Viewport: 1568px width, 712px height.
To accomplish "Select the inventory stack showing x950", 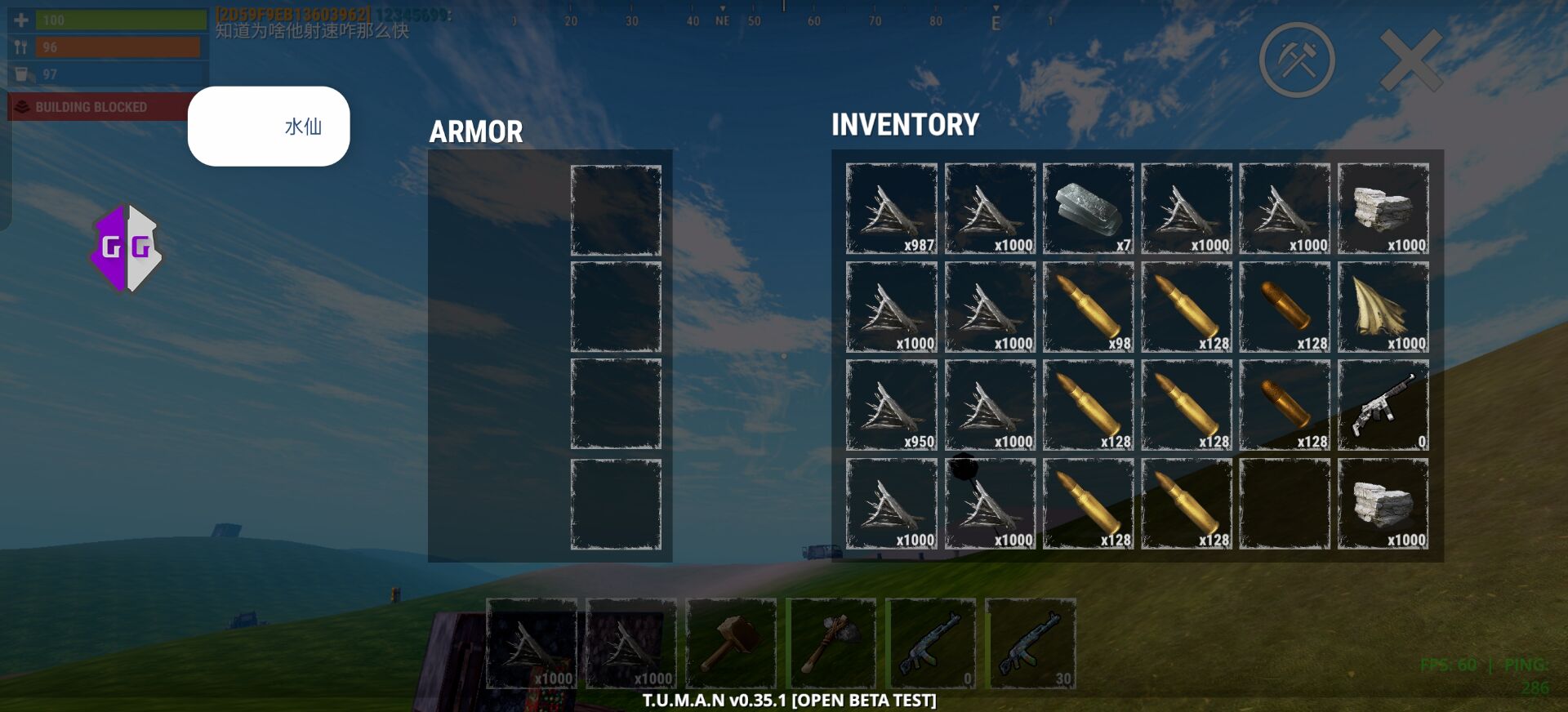I will click(892, 405).
